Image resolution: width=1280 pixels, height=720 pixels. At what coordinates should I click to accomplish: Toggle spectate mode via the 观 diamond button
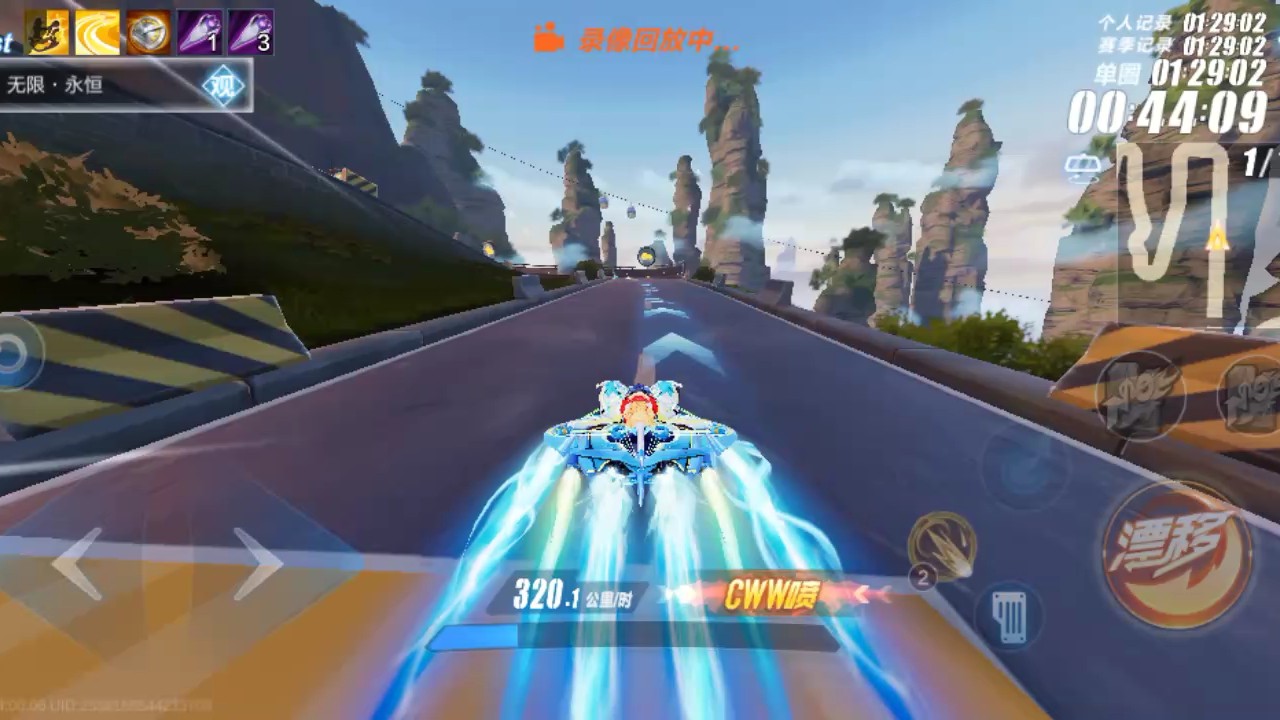click(223, 83)
